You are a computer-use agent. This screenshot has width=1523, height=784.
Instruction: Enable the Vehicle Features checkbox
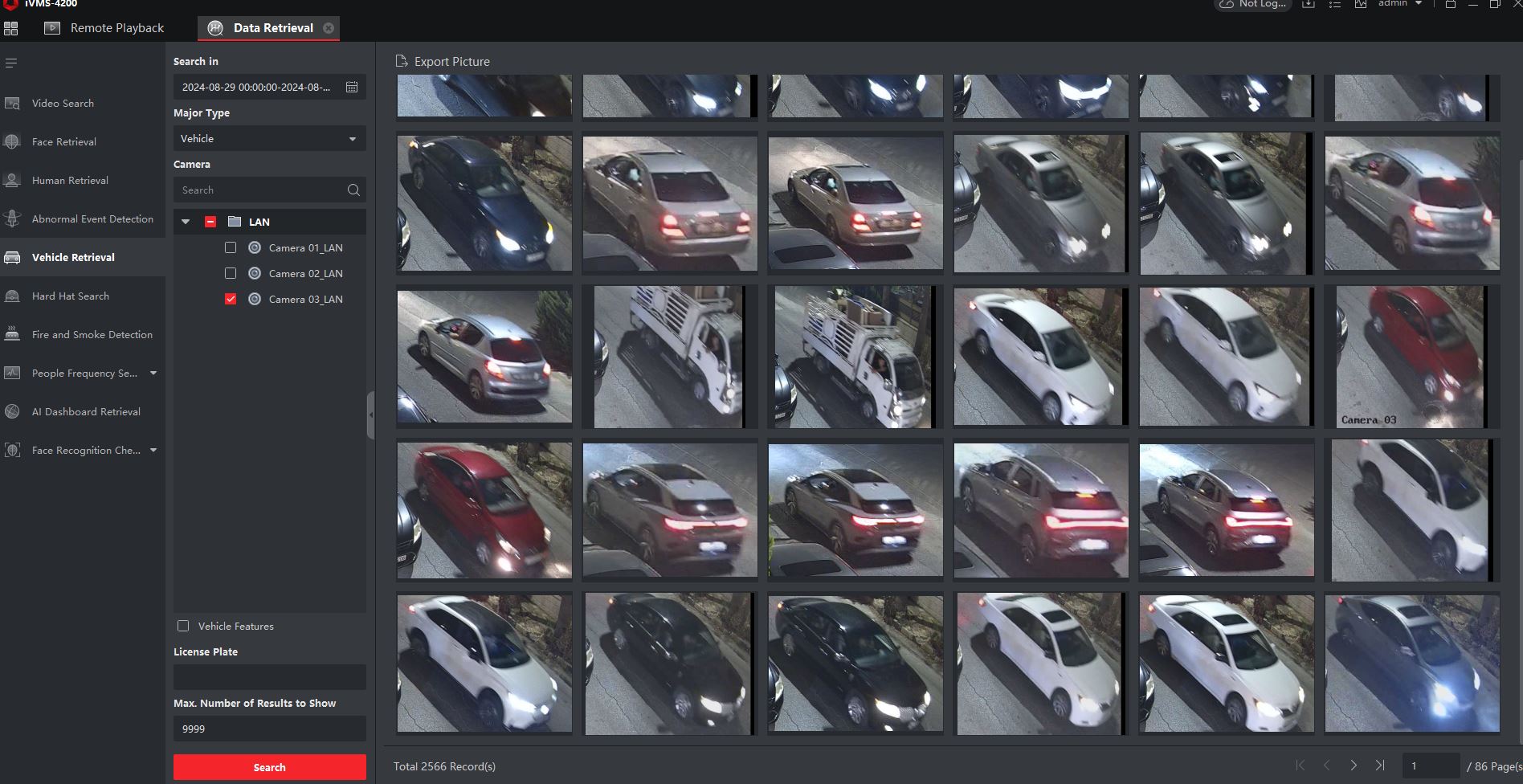[183, 626]
